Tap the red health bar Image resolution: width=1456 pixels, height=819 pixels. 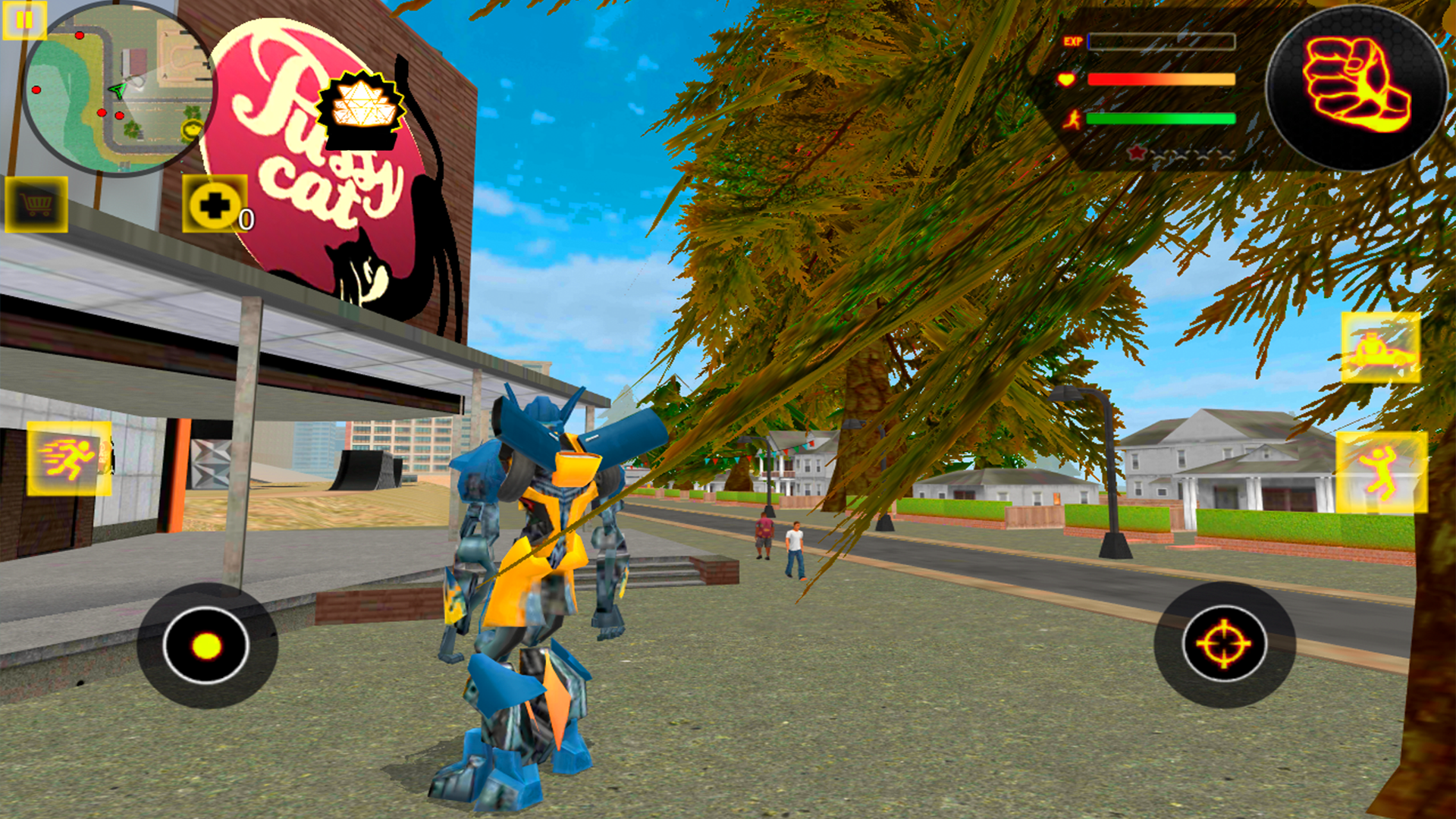pyautogui.click(x=1160, y=80)
